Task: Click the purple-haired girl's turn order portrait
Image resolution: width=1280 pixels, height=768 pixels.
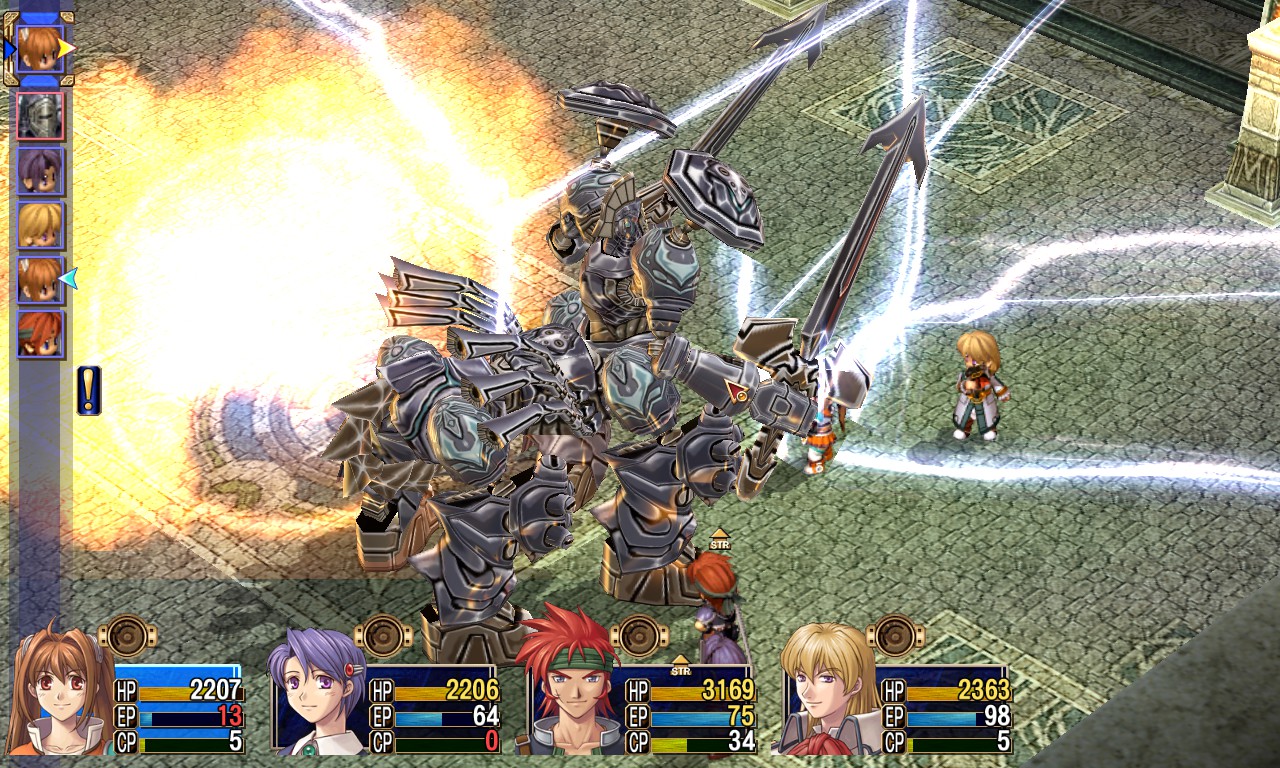Action: [x=40, y=171]
